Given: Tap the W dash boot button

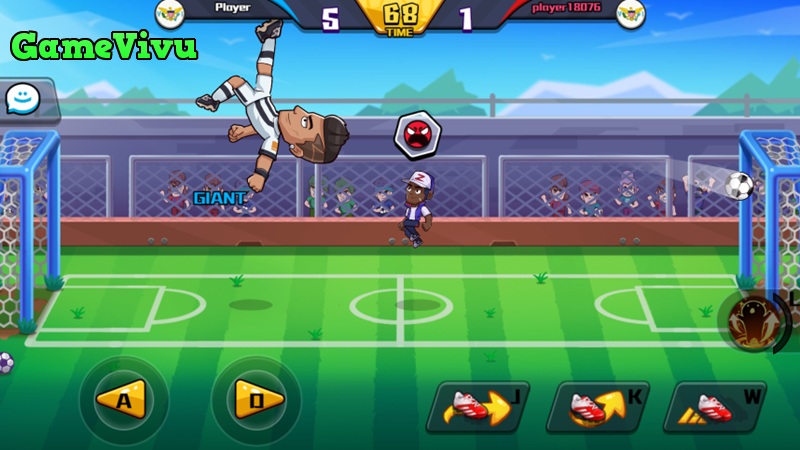Looking at the screenshot, I should coord(714,406).
